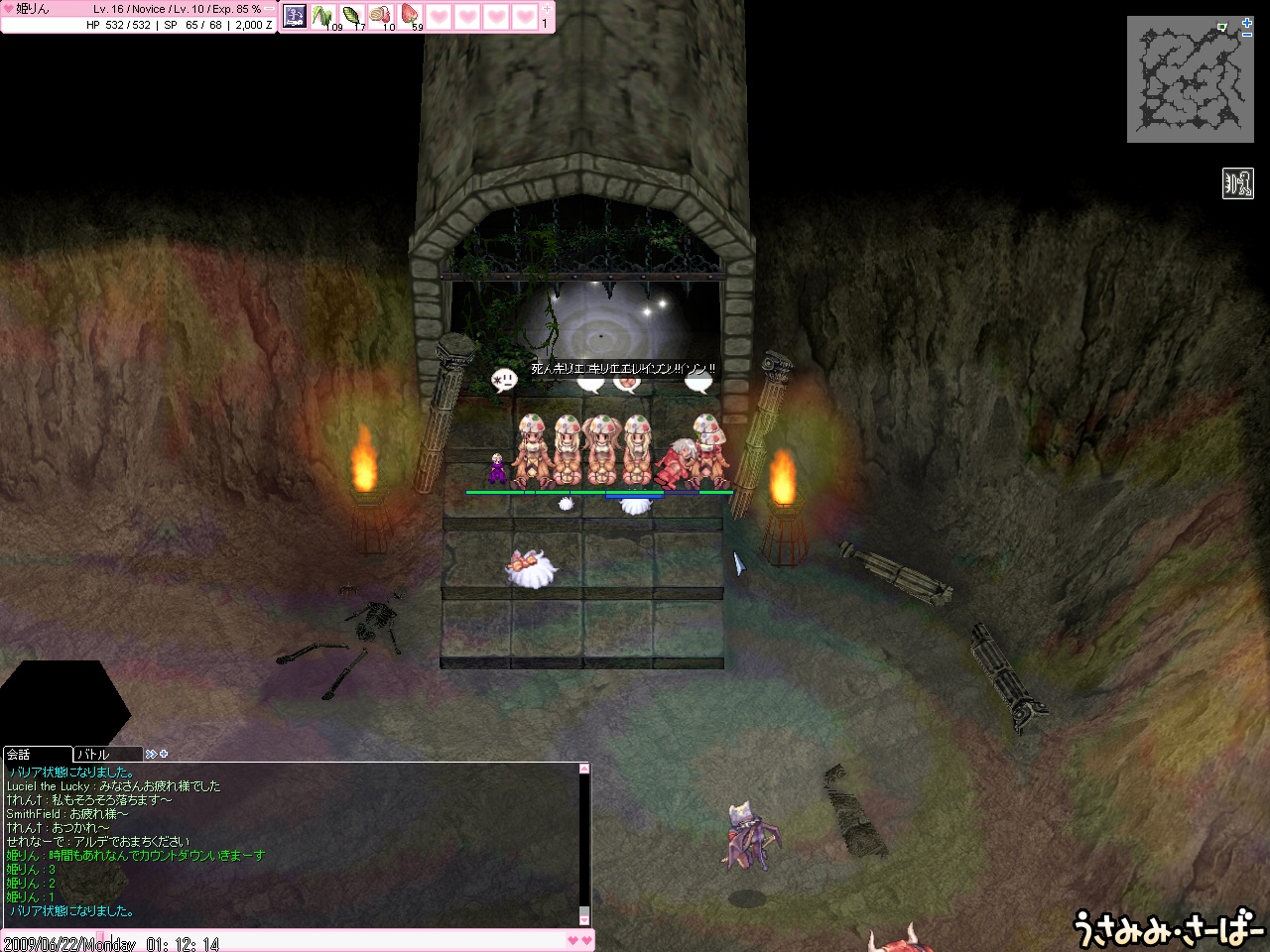Use the dark green leaf item slot
Viewport: 1270px width, 952px height.
352,16
